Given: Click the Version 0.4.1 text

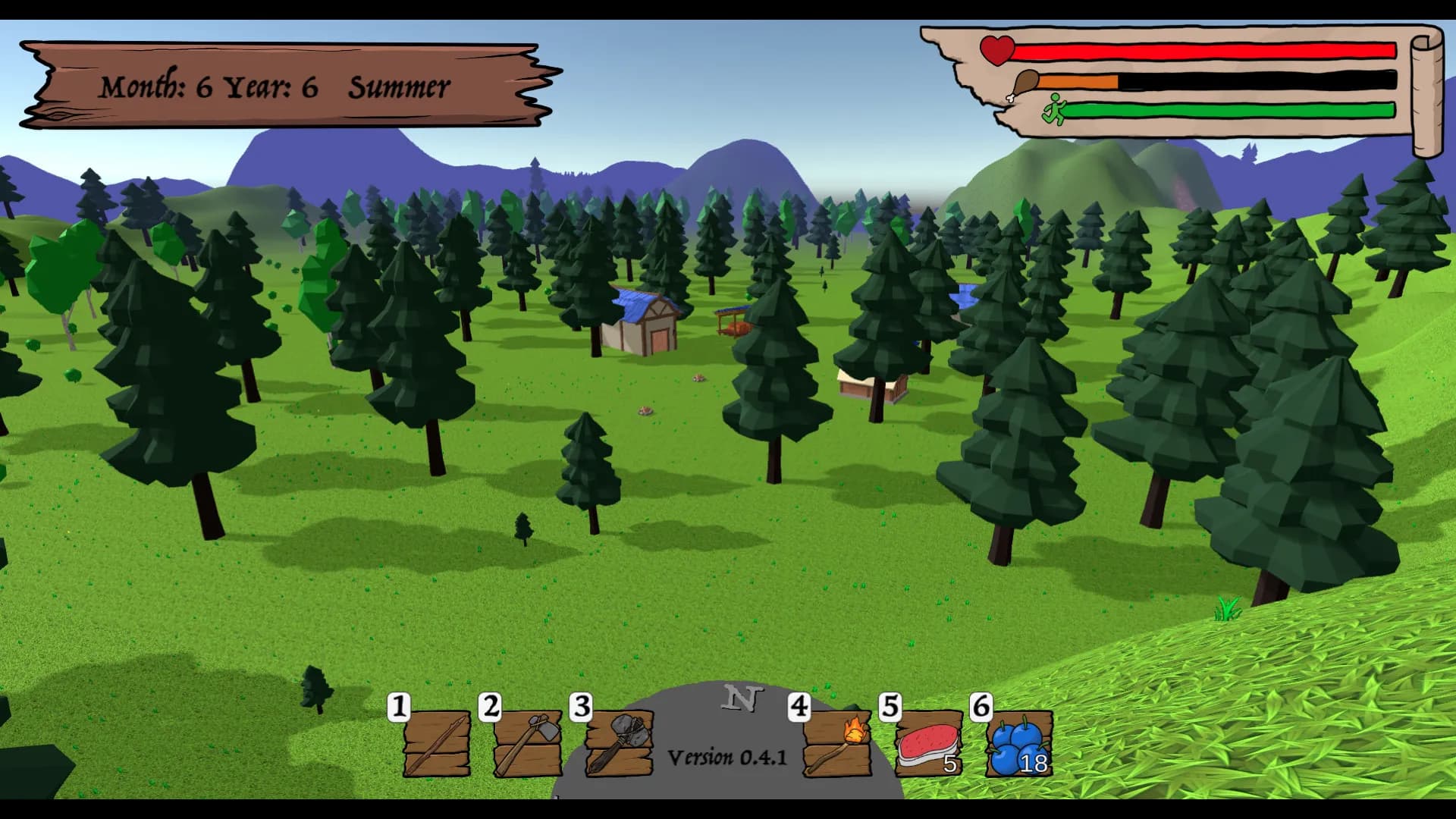Looking at the screenshot, I should coord(726,756).
